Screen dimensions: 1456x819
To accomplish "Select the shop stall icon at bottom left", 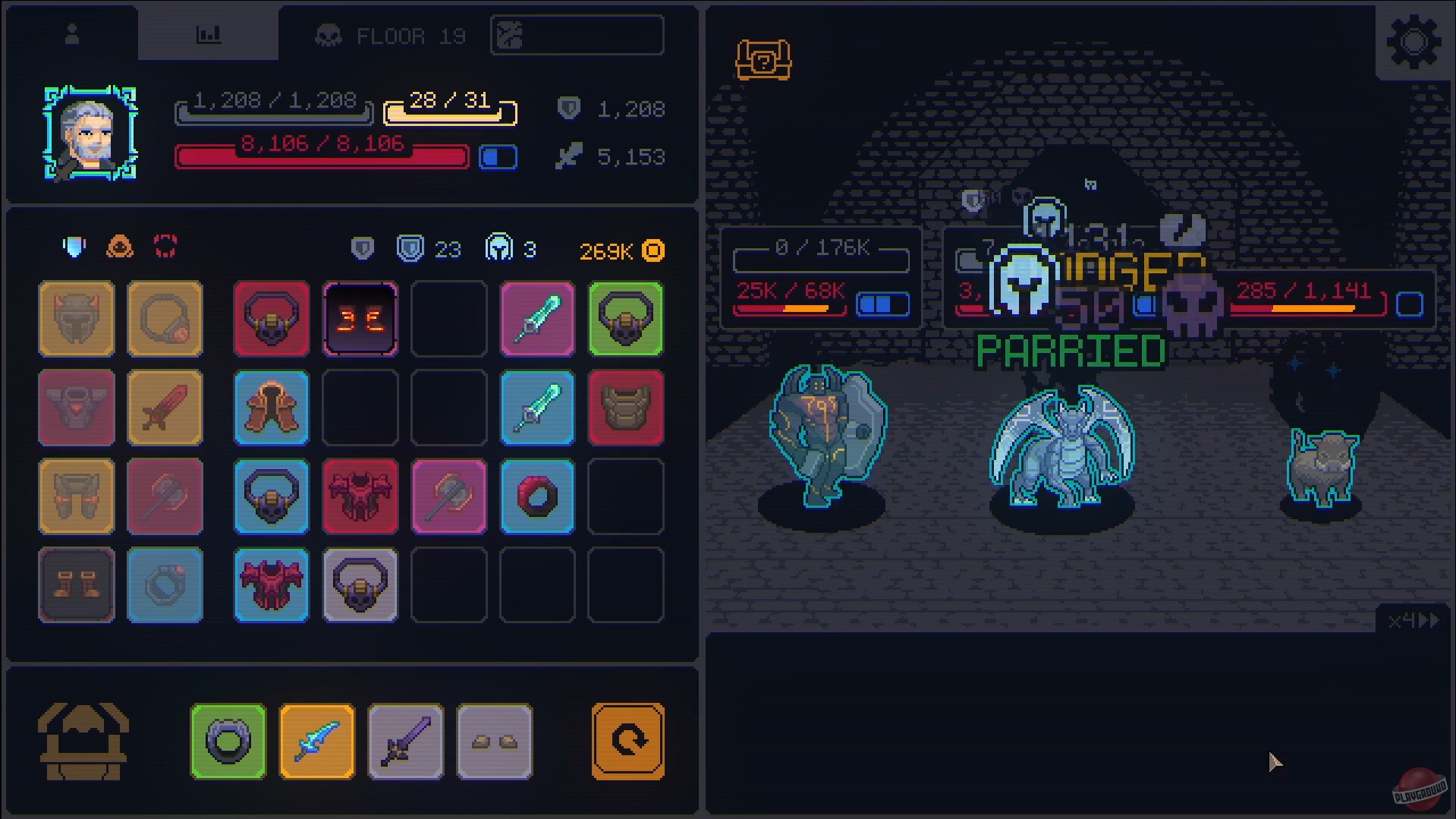I will (85, 740).
